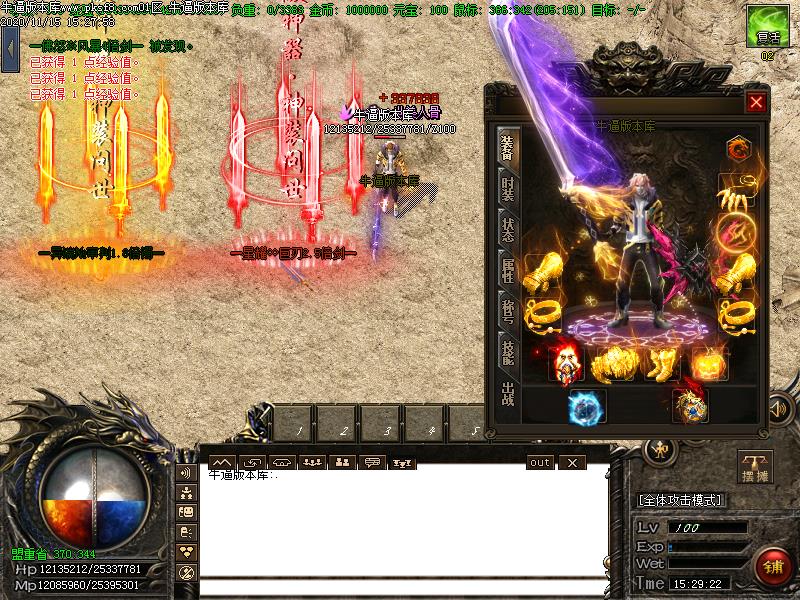This screenshot has height=600, width=800.
Task: Click the green 复活 revive icon
Action: click(767, 26)
